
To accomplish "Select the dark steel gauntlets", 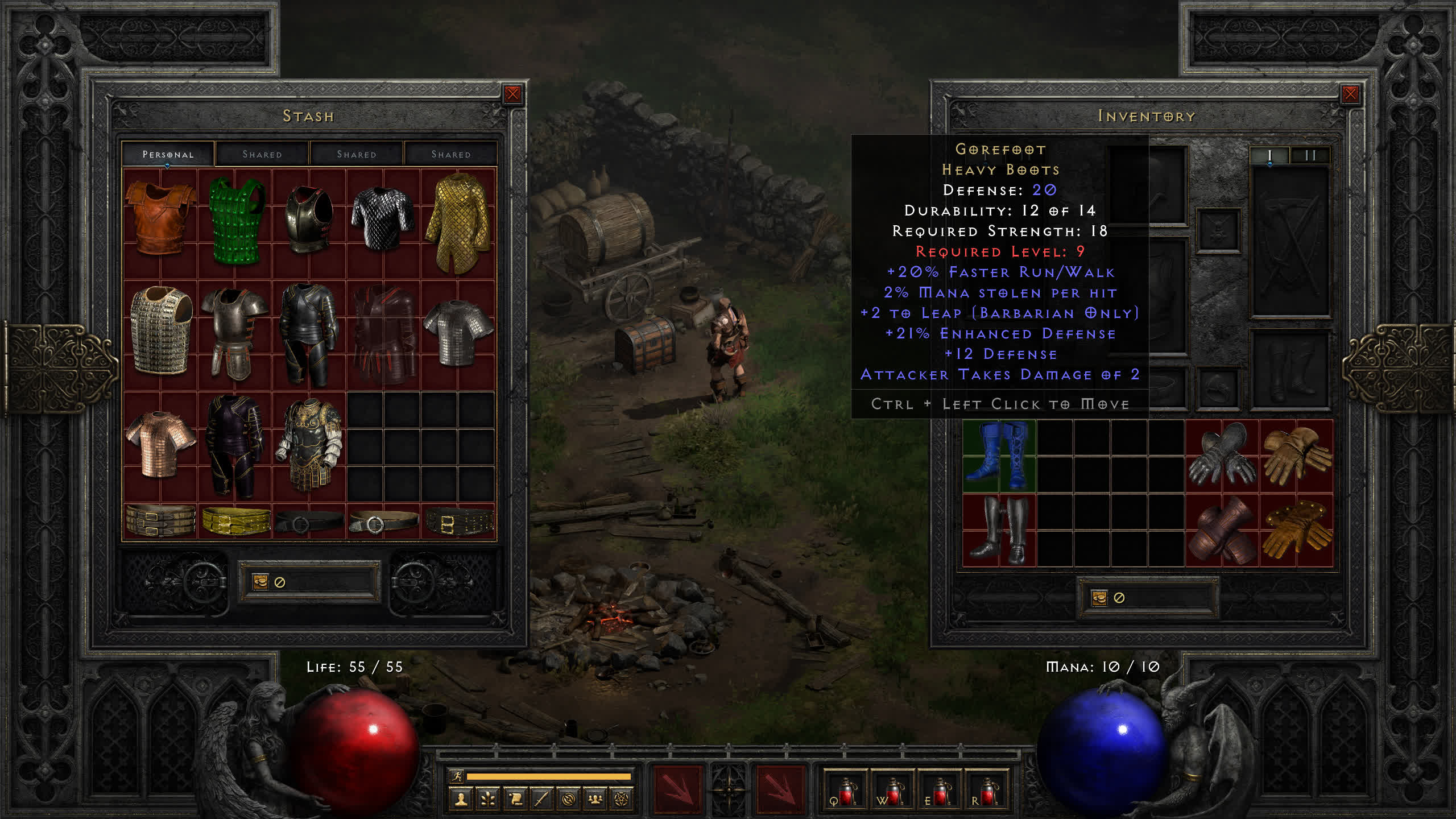I will (1221, 456).
